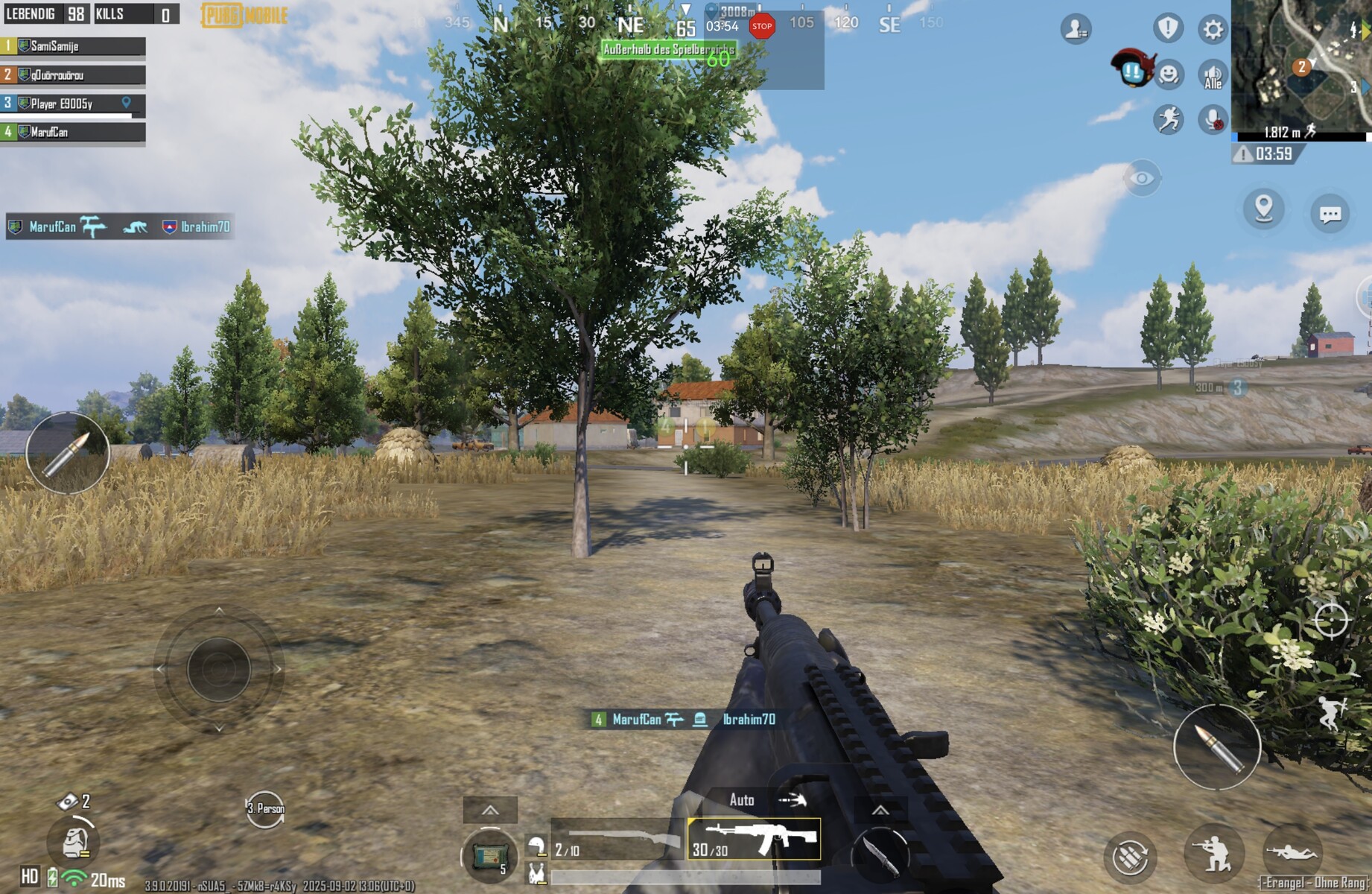Fire using the right bullet button
The width and height of the screenshot is (1372, 894).
tap(1217, 746)
